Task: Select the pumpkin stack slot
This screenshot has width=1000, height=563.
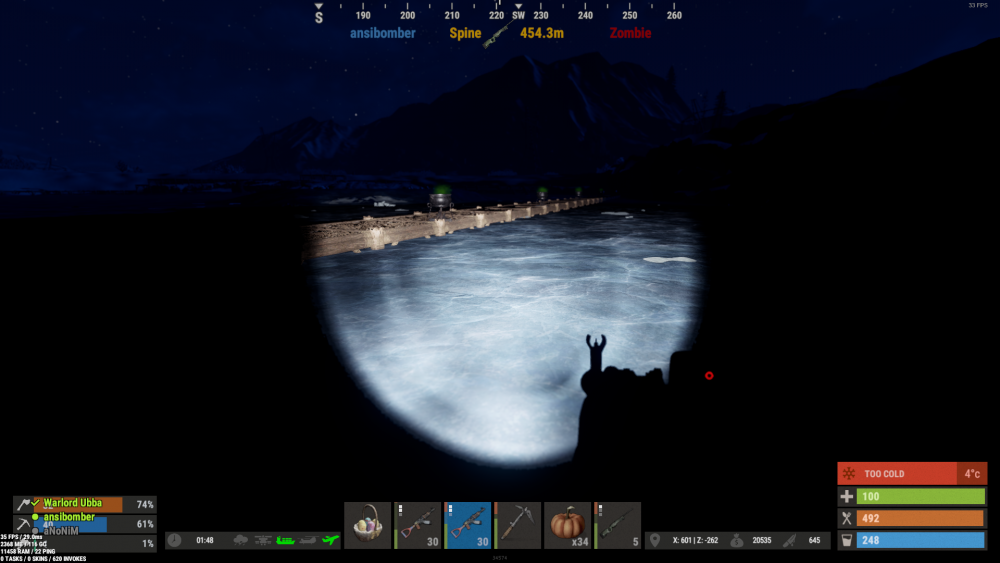Action: [x=568, y=525]
